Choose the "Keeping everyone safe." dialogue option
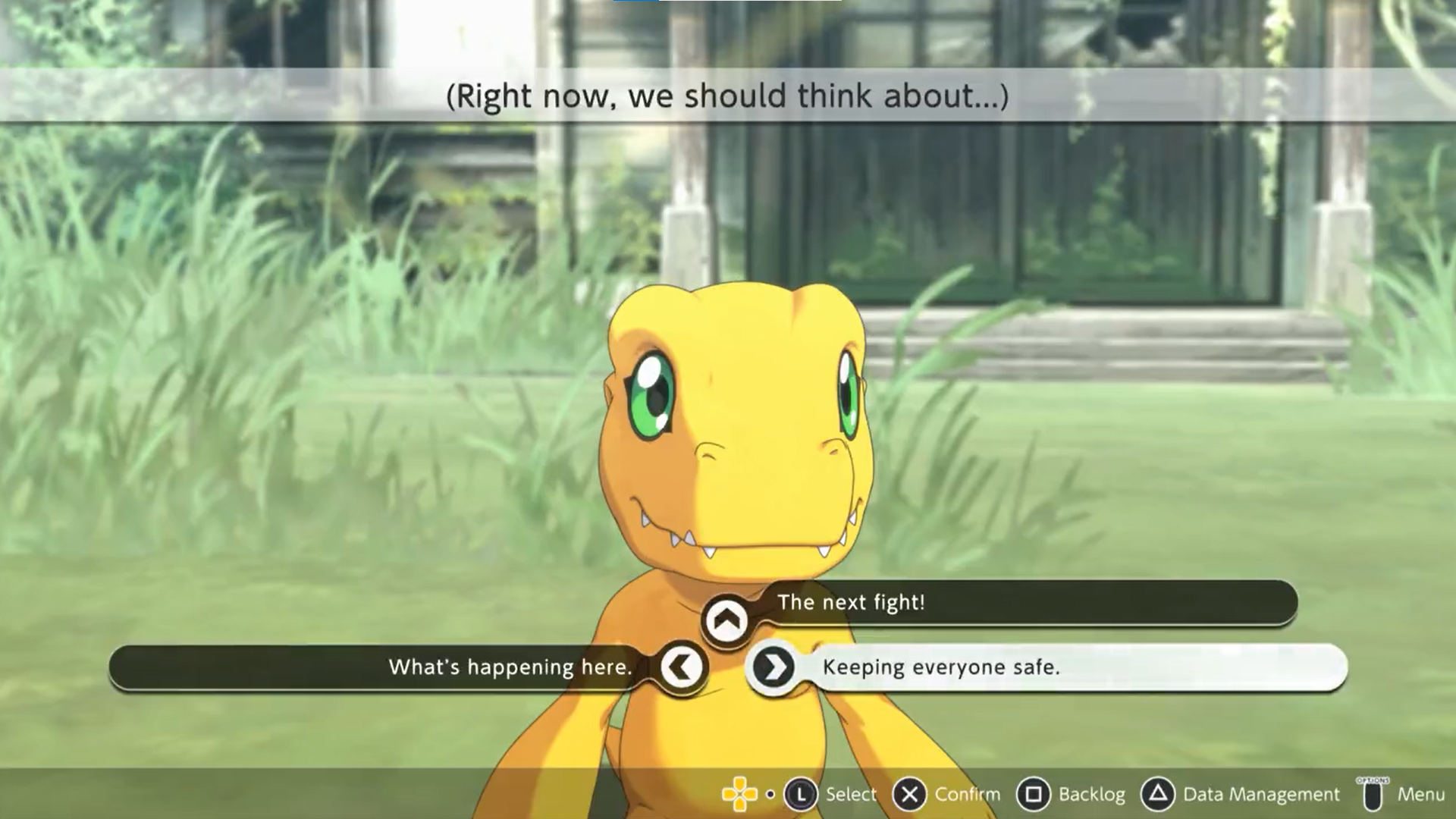This screenshot has width=1456, height=819. click(940, 668)
